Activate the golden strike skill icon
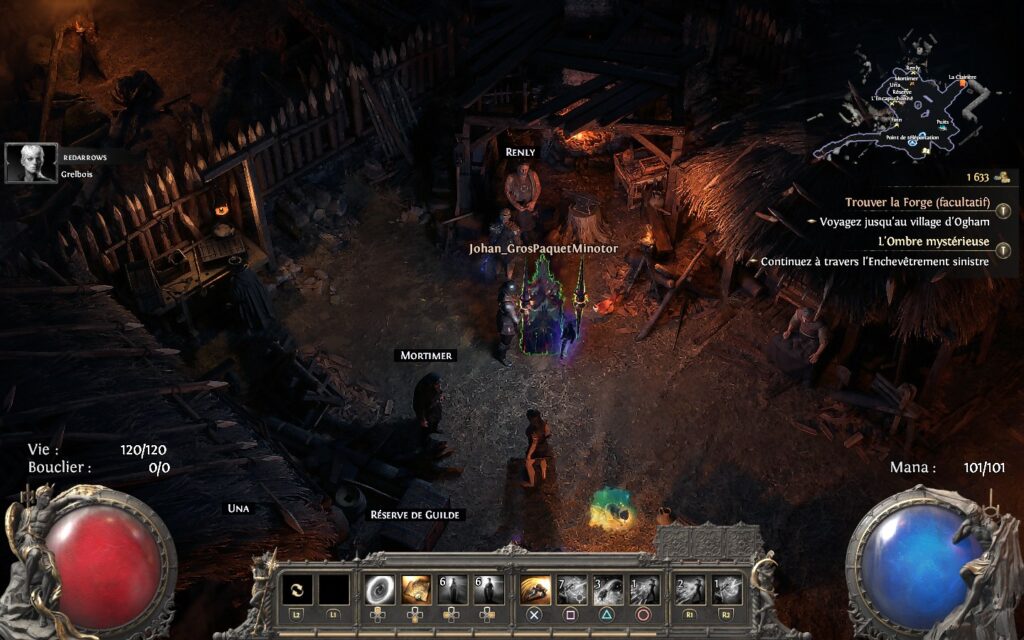This screenshot has width=1024, height=640. 536,590
